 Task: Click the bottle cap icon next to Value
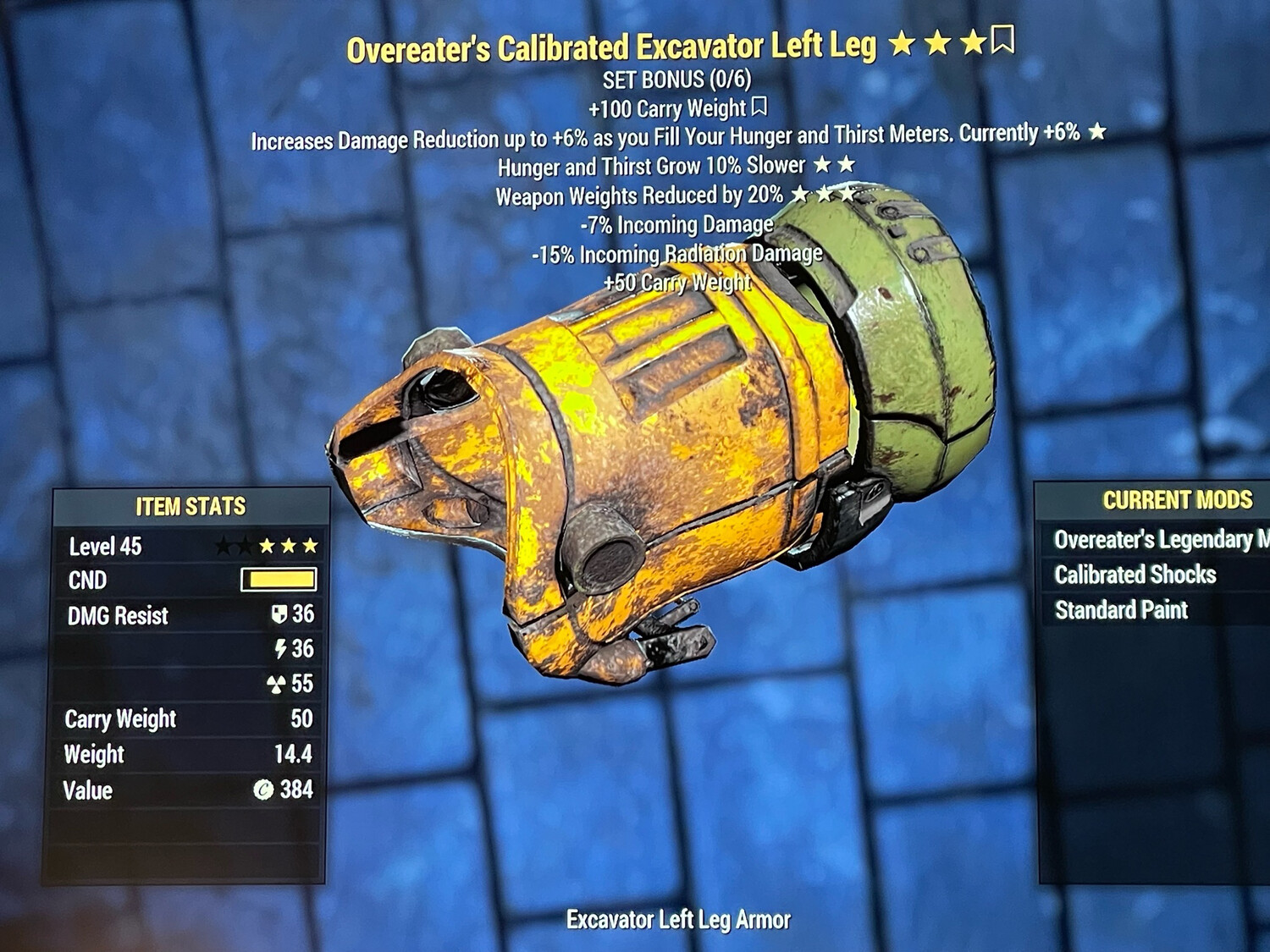point(264,791)
